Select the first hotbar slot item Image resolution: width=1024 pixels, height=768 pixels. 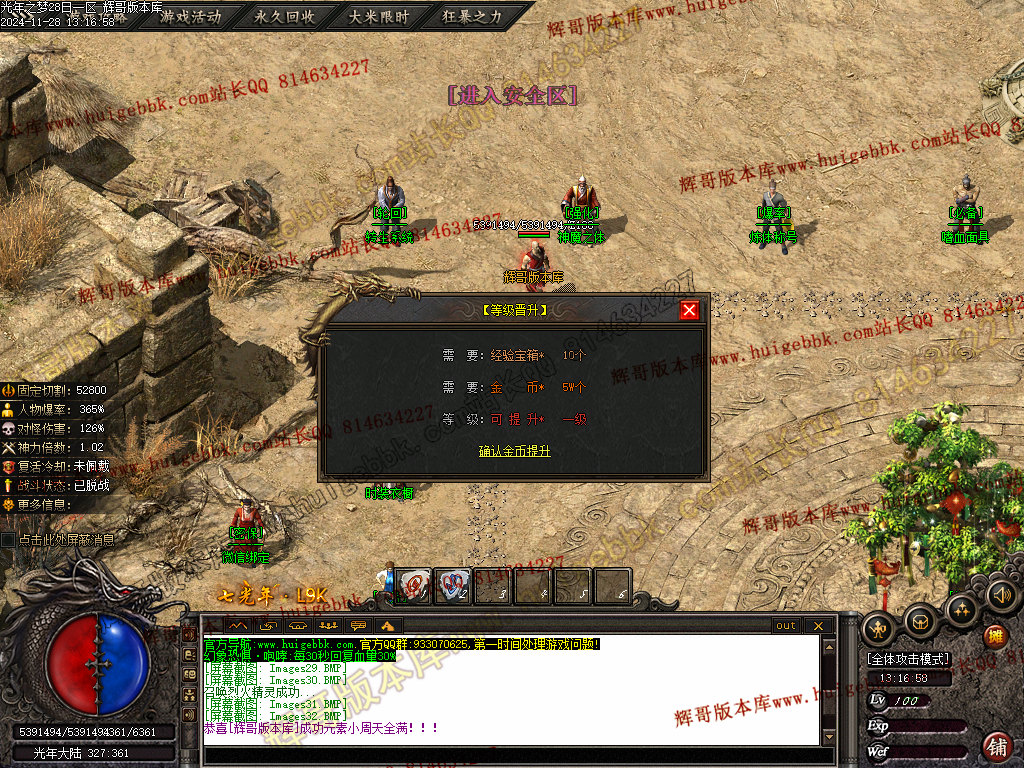pyautogui.click(x=413, y=586)
